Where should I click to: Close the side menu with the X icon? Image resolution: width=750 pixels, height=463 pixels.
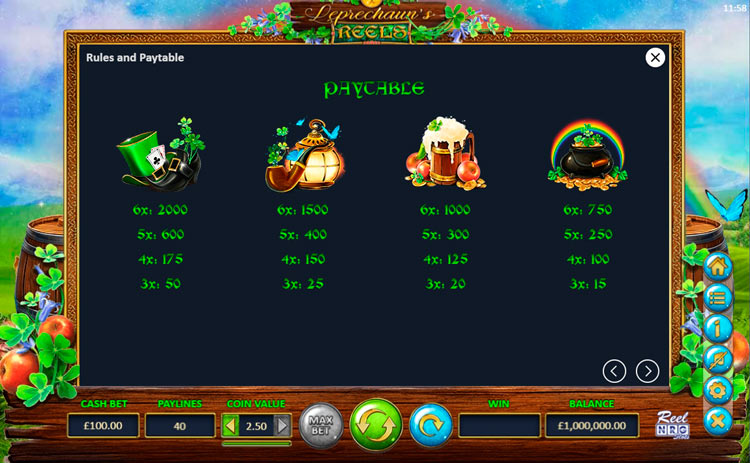(x=717, y=420)
